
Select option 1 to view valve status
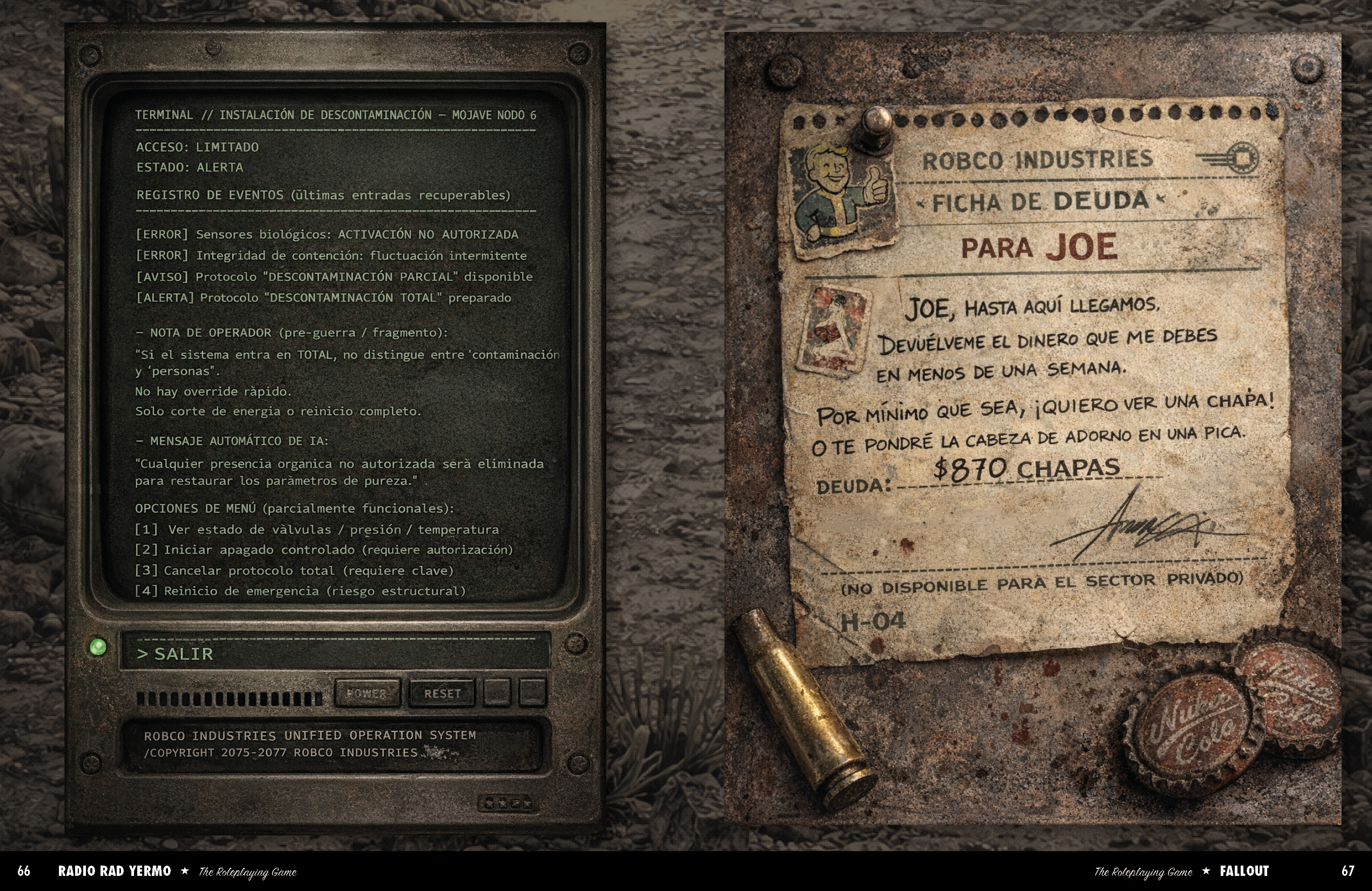click(317, 529)
